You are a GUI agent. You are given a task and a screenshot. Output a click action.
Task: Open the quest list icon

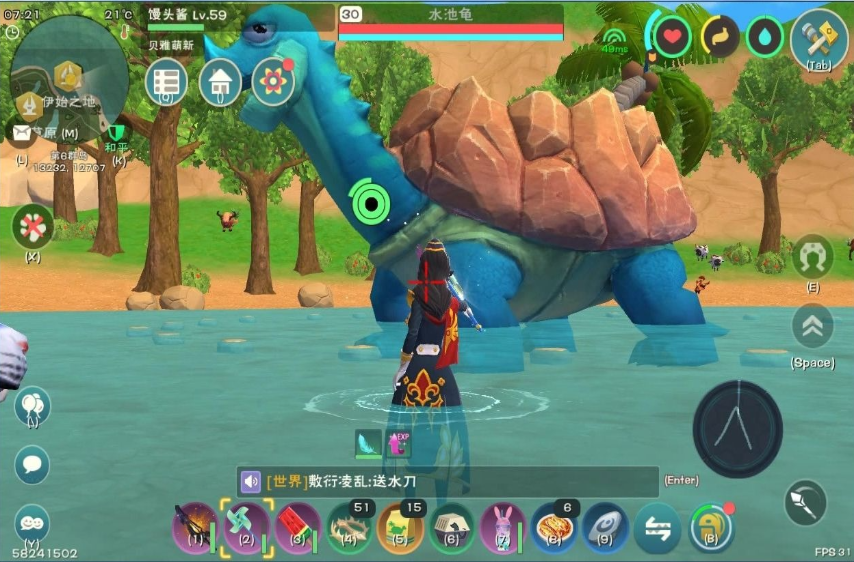click(x=166, y=82)
